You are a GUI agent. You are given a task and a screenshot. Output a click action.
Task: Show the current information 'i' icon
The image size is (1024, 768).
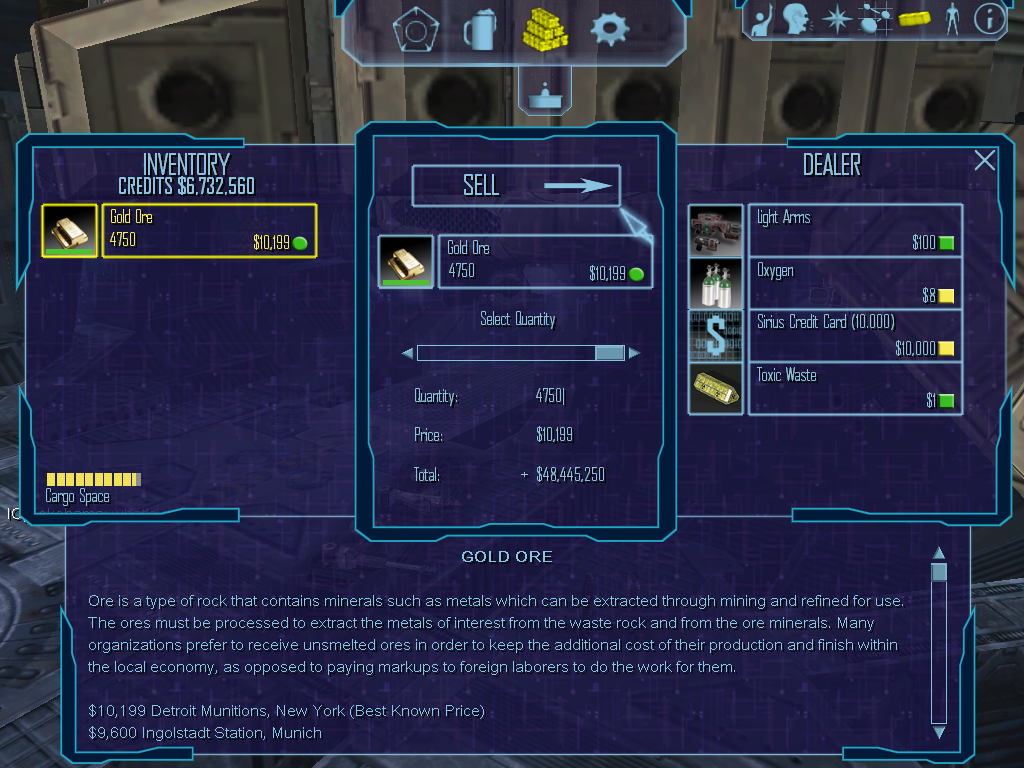pos(989,19)
